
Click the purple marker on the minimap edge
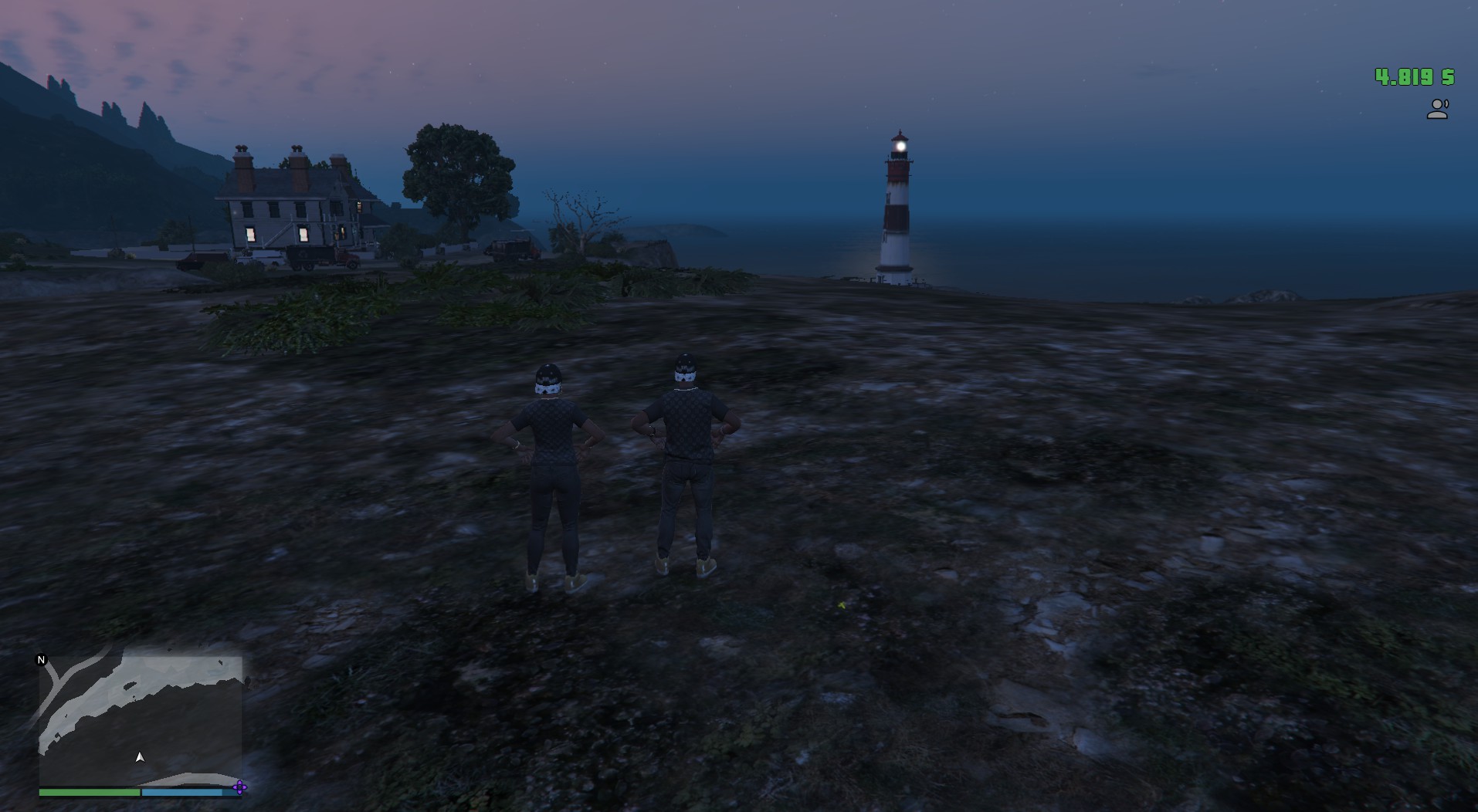(239, 787)
